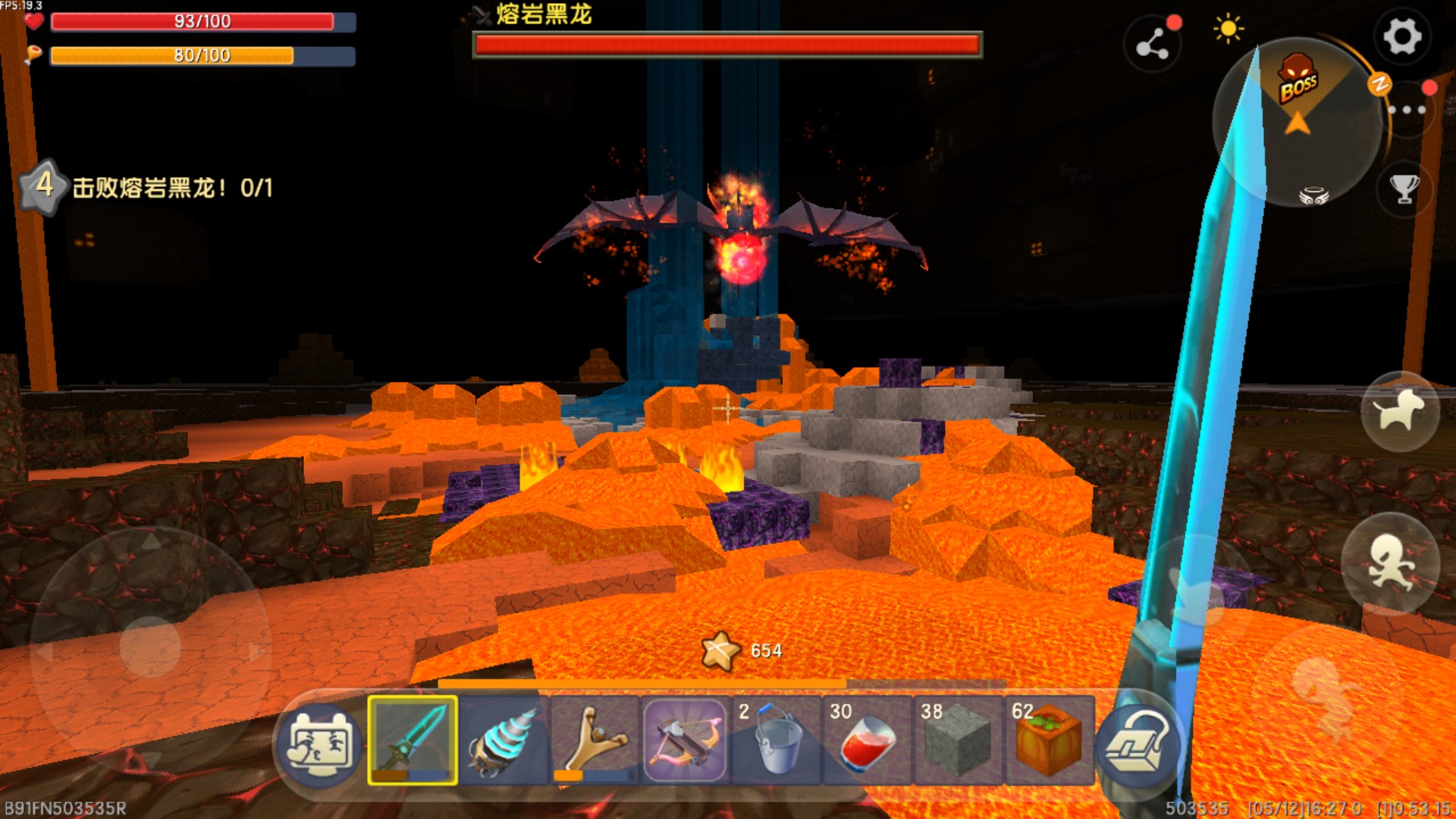Activate the running figure sprint button
1456x819 pixels.
[1390, 563]
